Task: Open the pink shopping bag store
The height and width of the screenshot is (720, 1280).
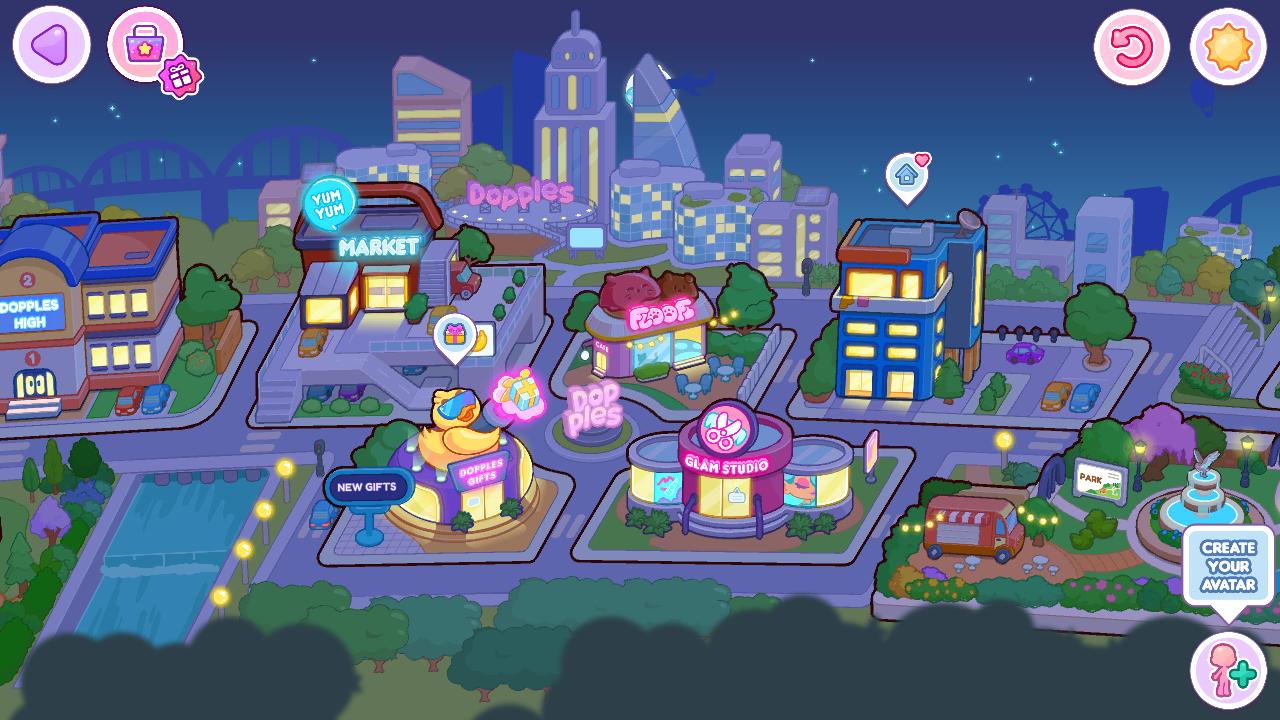Action: 144,43
